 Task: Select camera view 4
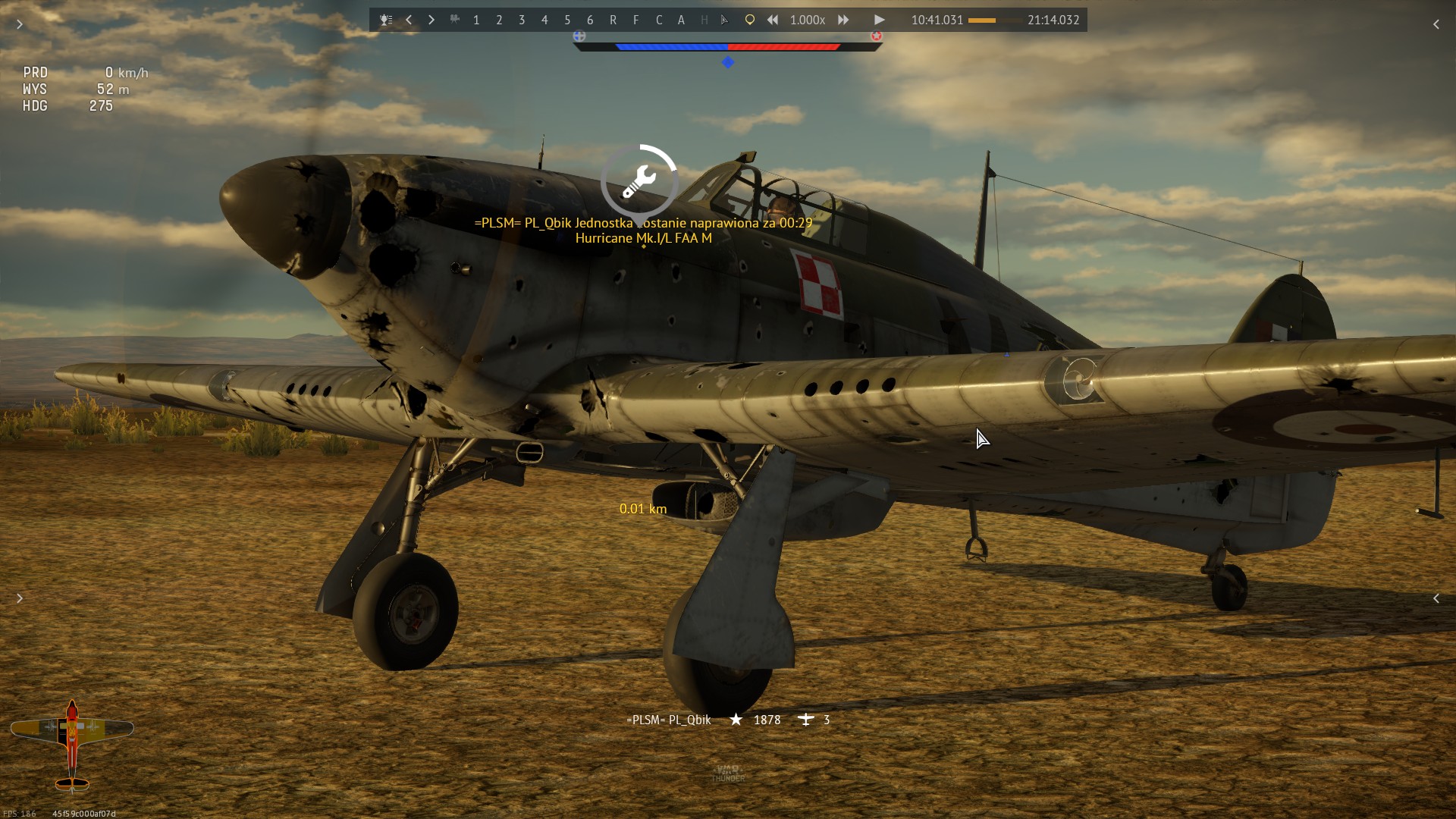pyautogui.click(x=544, y=20)
